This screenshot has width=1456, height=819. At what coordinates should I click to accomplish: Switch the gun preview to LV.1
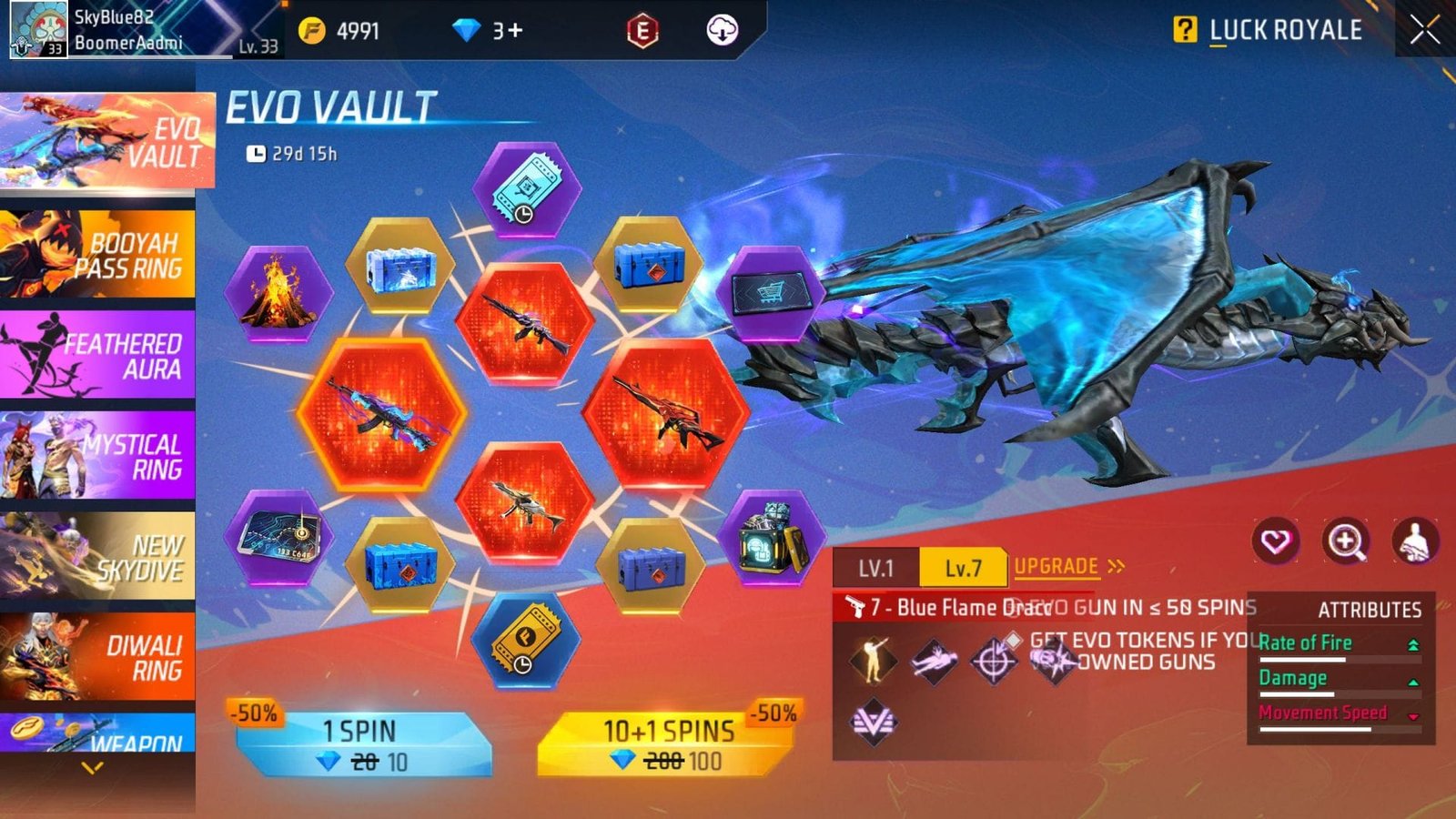[x=875, y=569]
